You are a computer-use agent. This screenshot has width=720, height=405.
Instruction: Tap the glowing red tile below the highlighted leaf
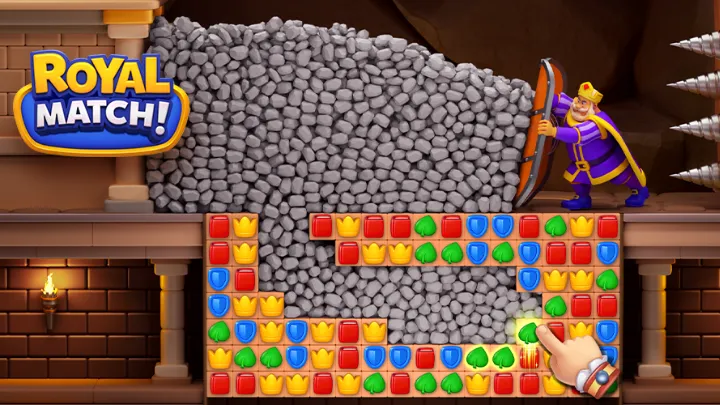529,357
